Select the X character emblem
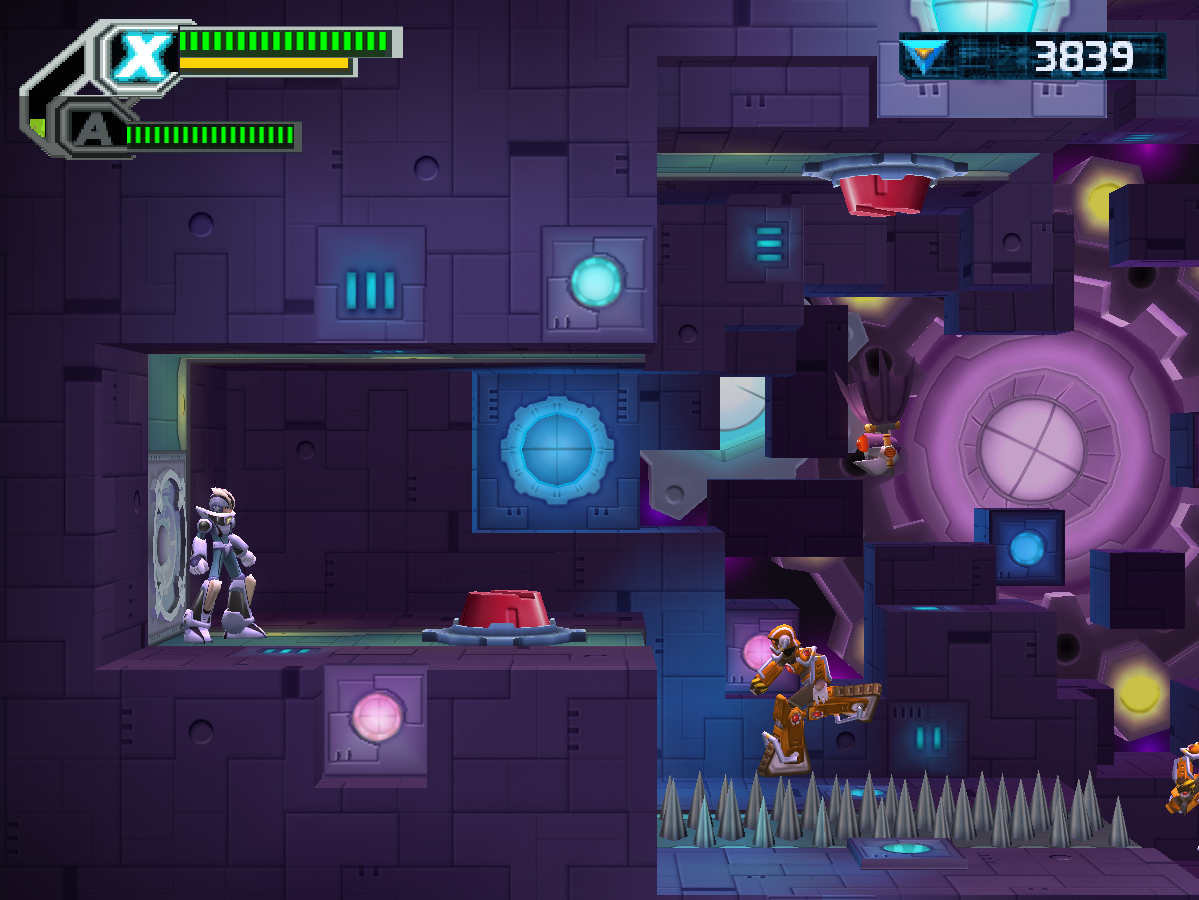The image size is (1199, 900). tap(140, 57)
